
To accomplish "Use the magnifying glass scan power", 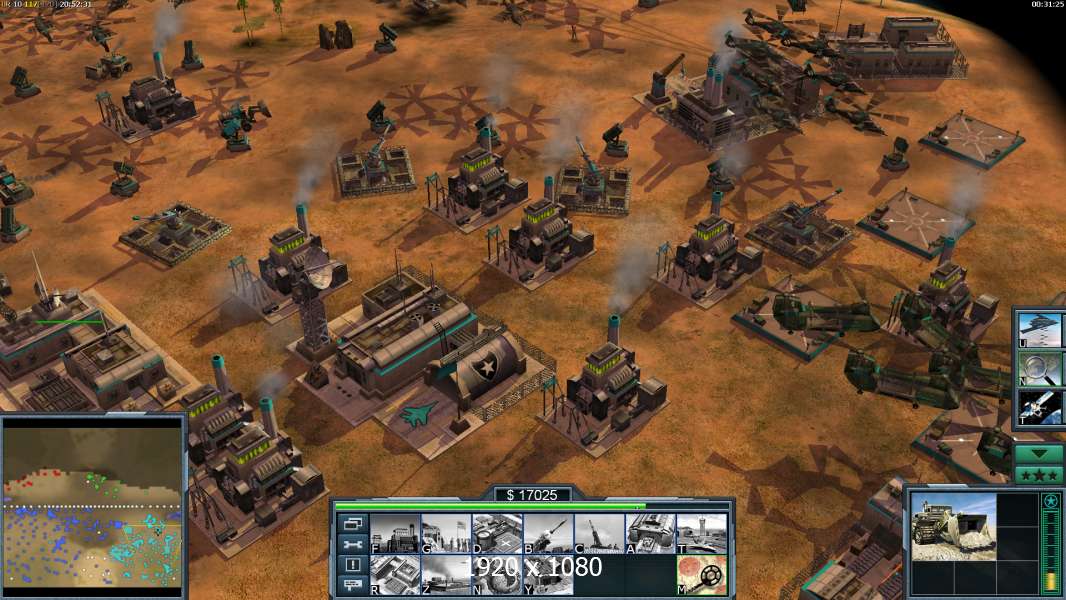I will [x=1040, y=368].
